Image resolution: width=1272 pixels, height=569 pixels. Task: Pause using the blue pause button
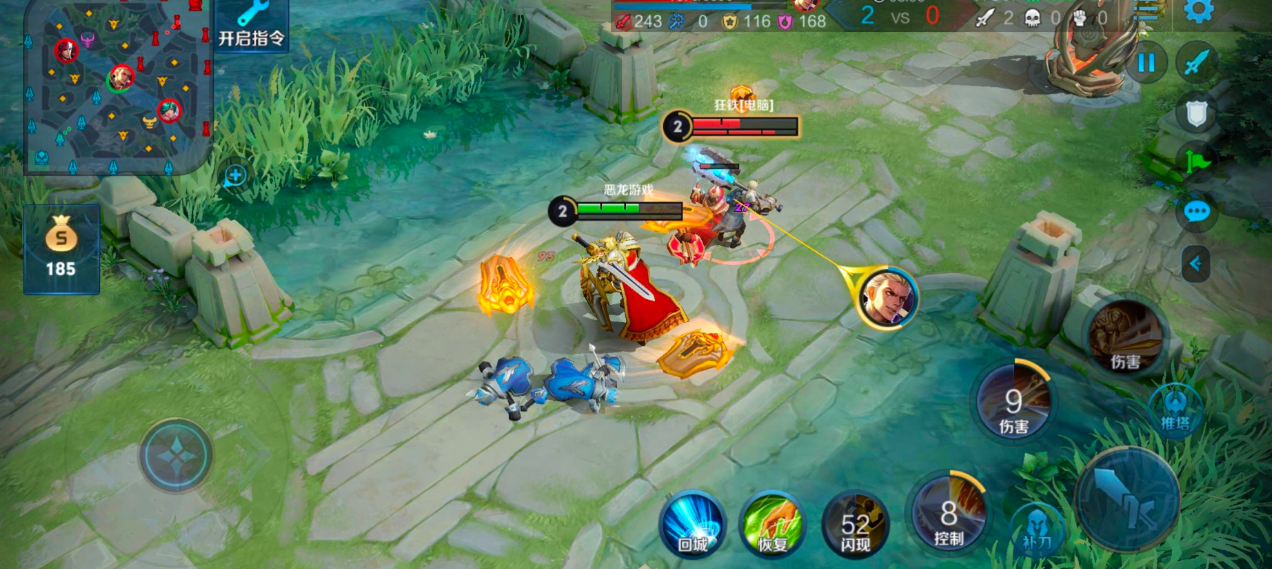[1146, 63]
